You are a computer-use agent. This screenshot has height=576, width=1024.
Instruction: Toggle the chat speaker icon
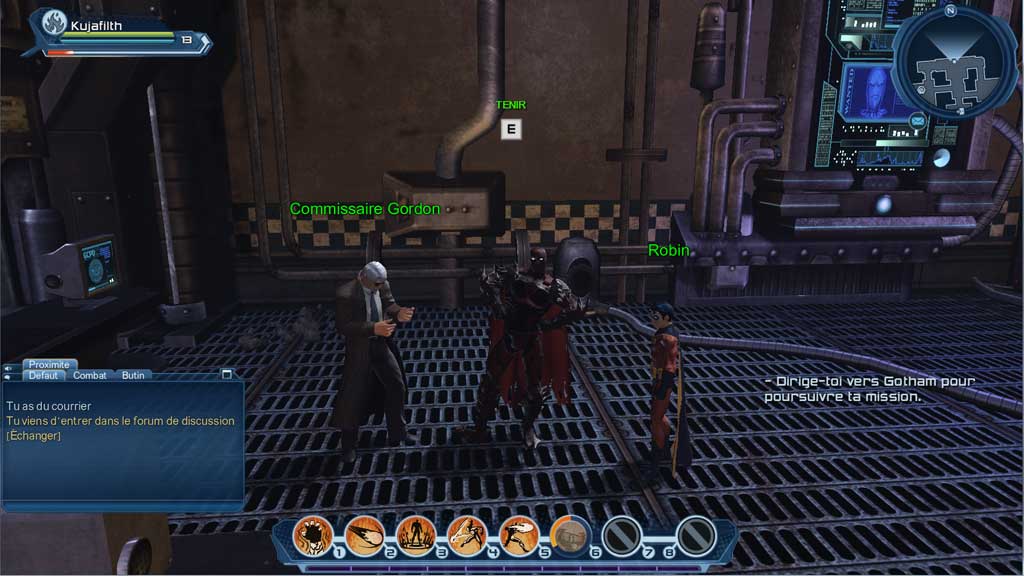coord(9,366)
